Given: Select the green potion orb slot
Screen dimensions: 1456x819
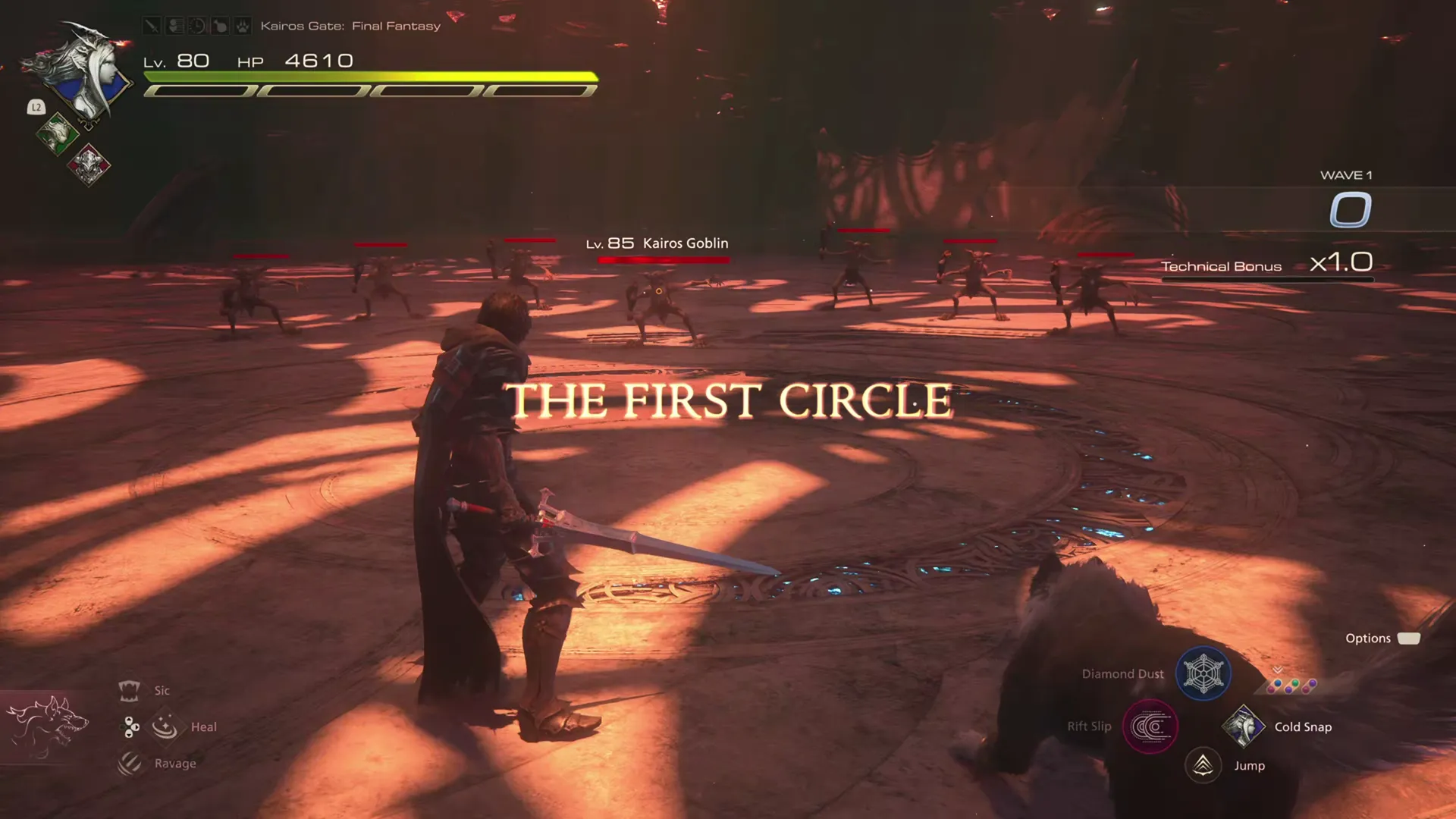Looking at the screenshot, I should coord(1294,682).
